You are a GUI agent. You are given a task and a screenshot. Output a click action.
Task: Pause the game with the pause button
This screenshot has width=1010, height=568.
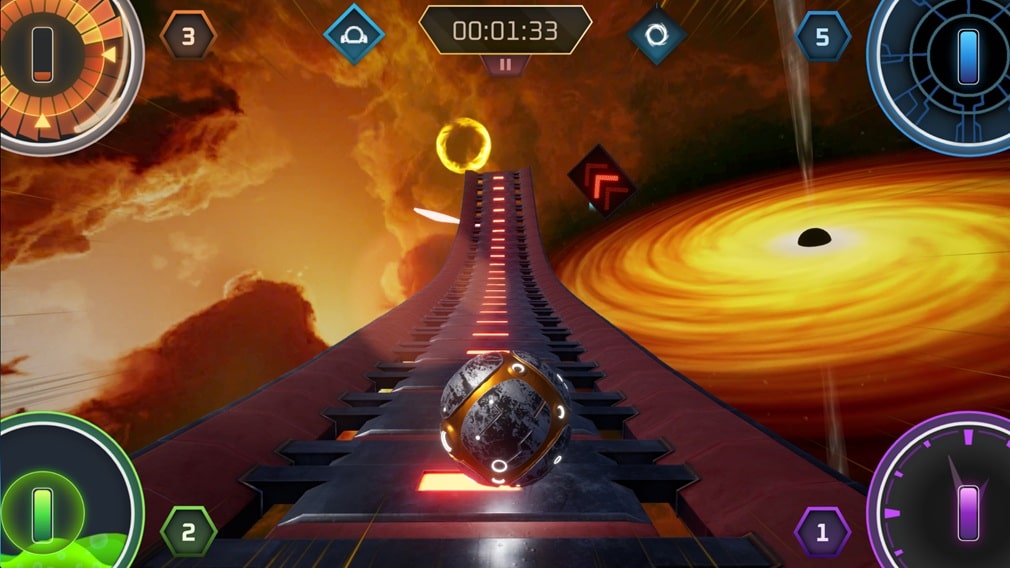tap(505, 63)
